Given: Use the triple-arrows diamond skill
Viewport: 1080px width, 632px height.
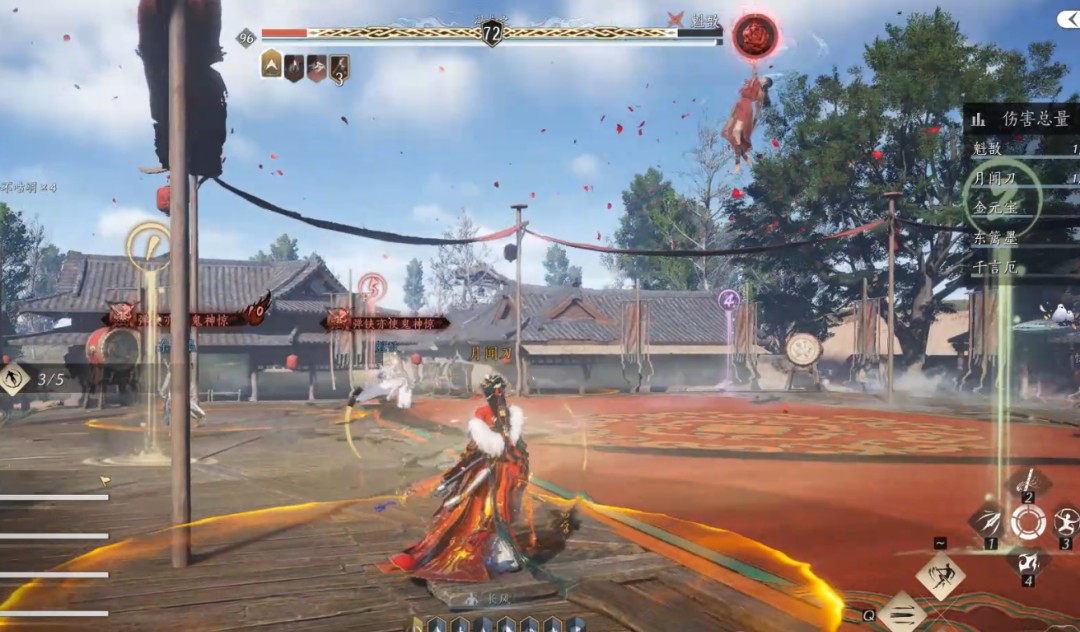Looking at the screenshot, I should point(902,611).
